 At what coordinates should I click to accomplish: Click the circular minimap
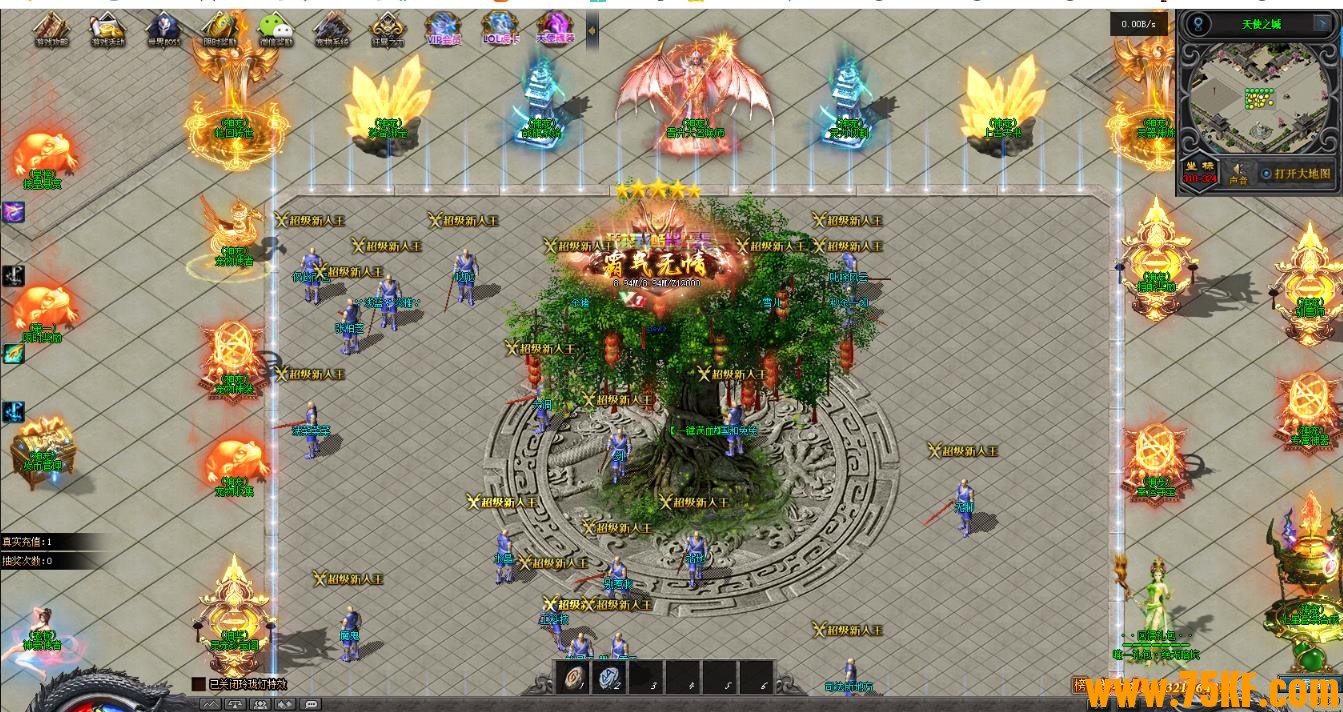tap(1258, 98)
